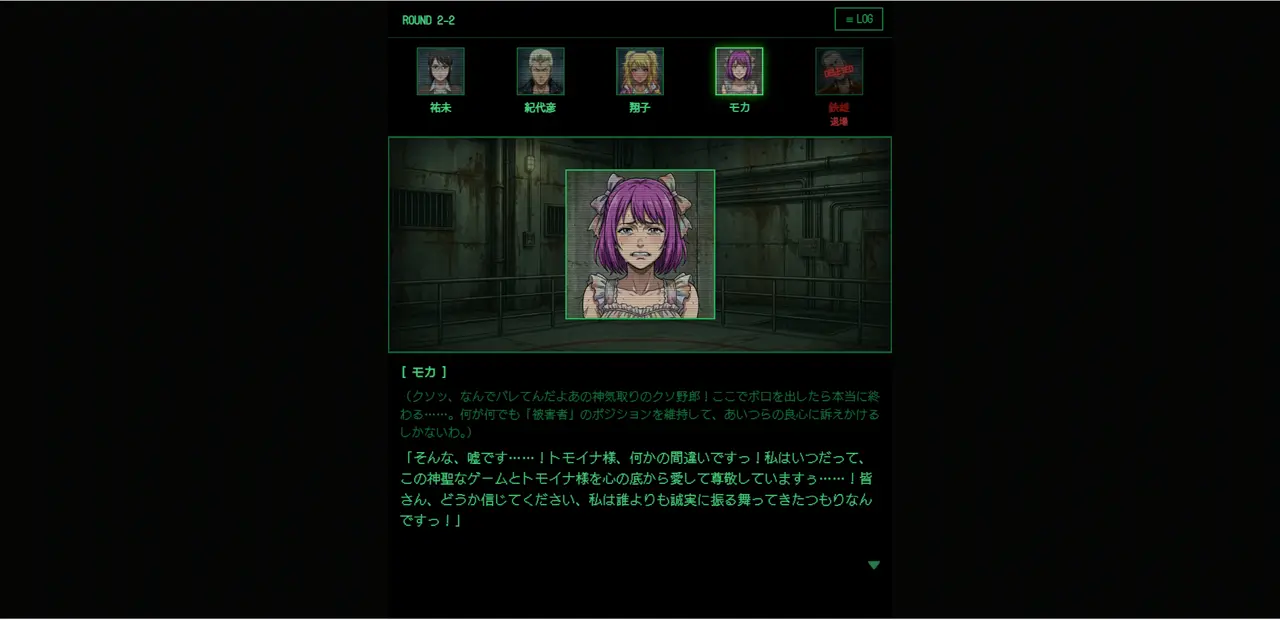Choose 翔子's blonde twin-tail portrait
Viewport: 1280px width, 620px height.
tap(640, 71)
